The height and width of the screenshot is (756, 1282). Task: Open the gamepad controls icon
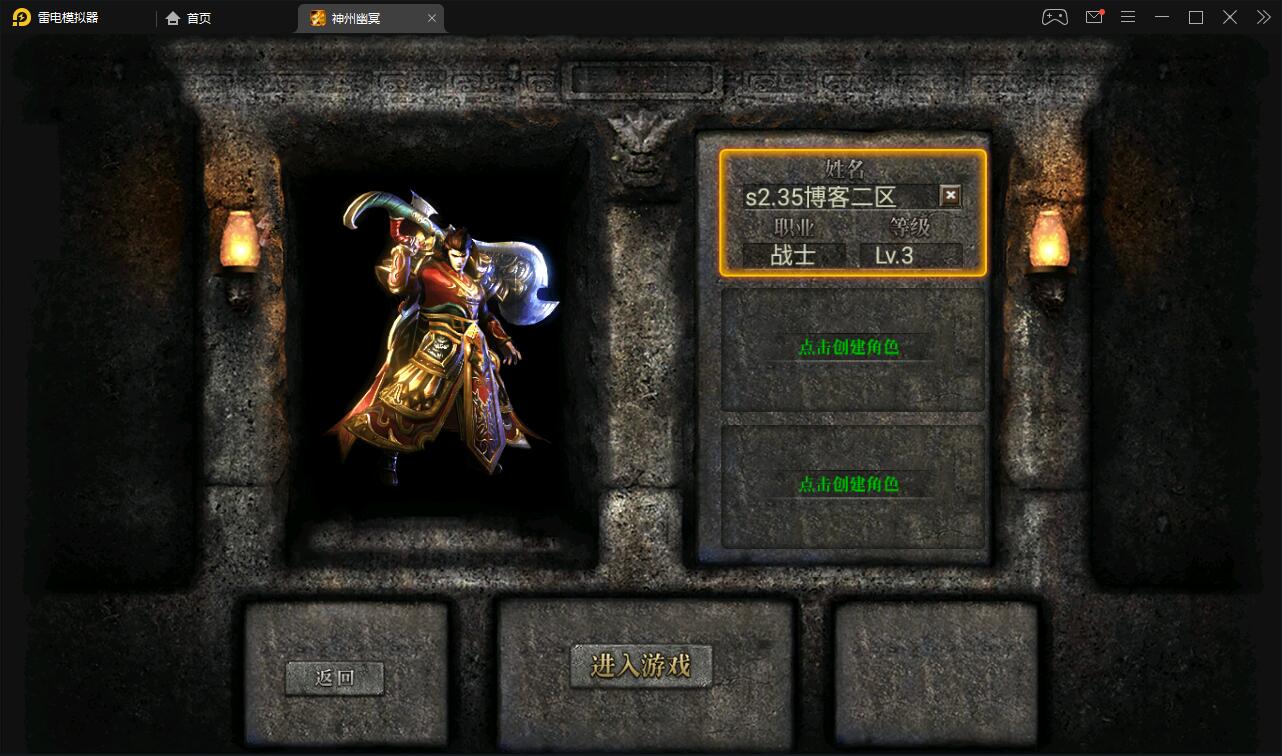1054,17
